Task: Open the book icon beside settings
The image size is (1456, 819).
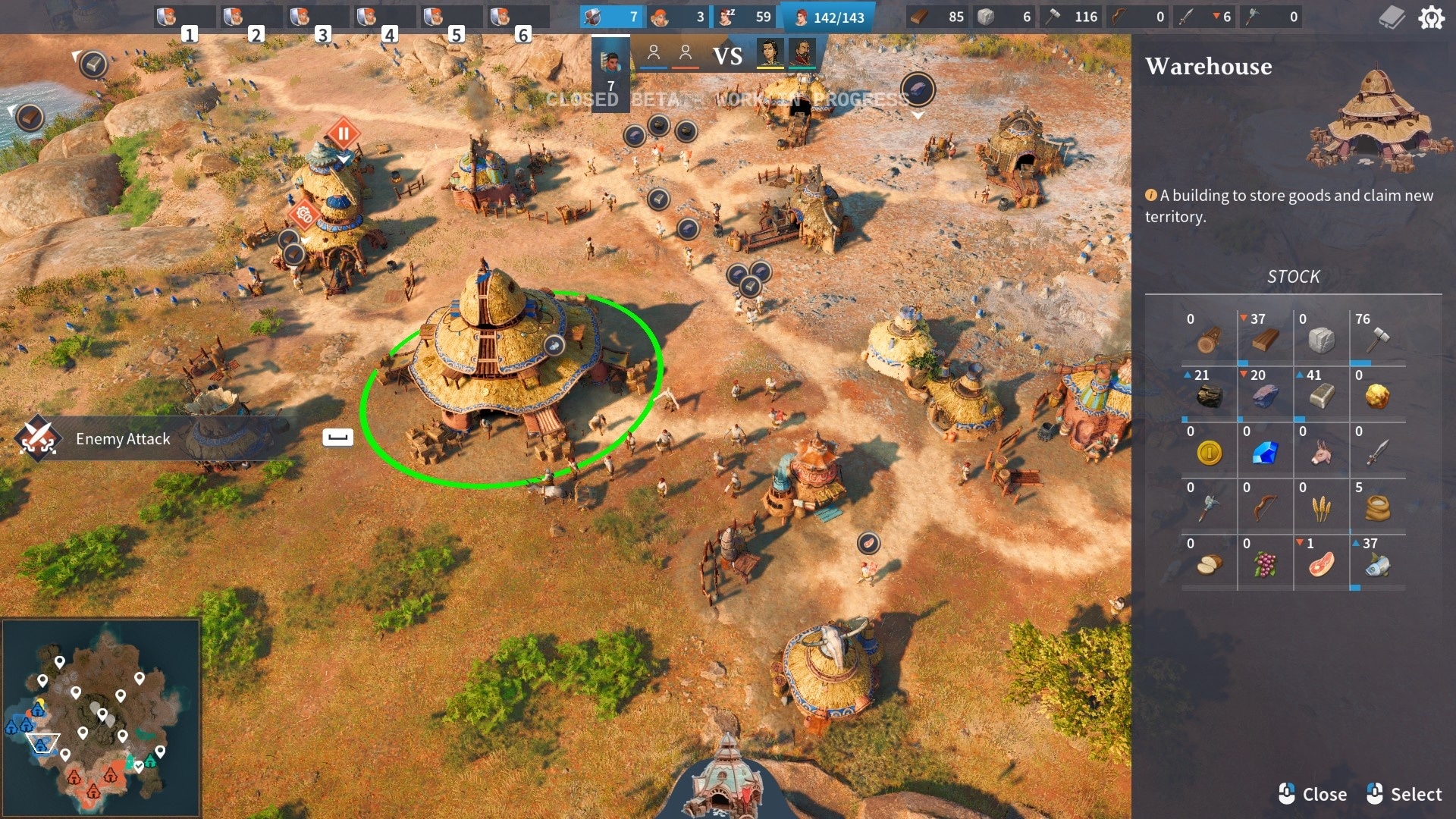Action: (x=1392, y=17)
